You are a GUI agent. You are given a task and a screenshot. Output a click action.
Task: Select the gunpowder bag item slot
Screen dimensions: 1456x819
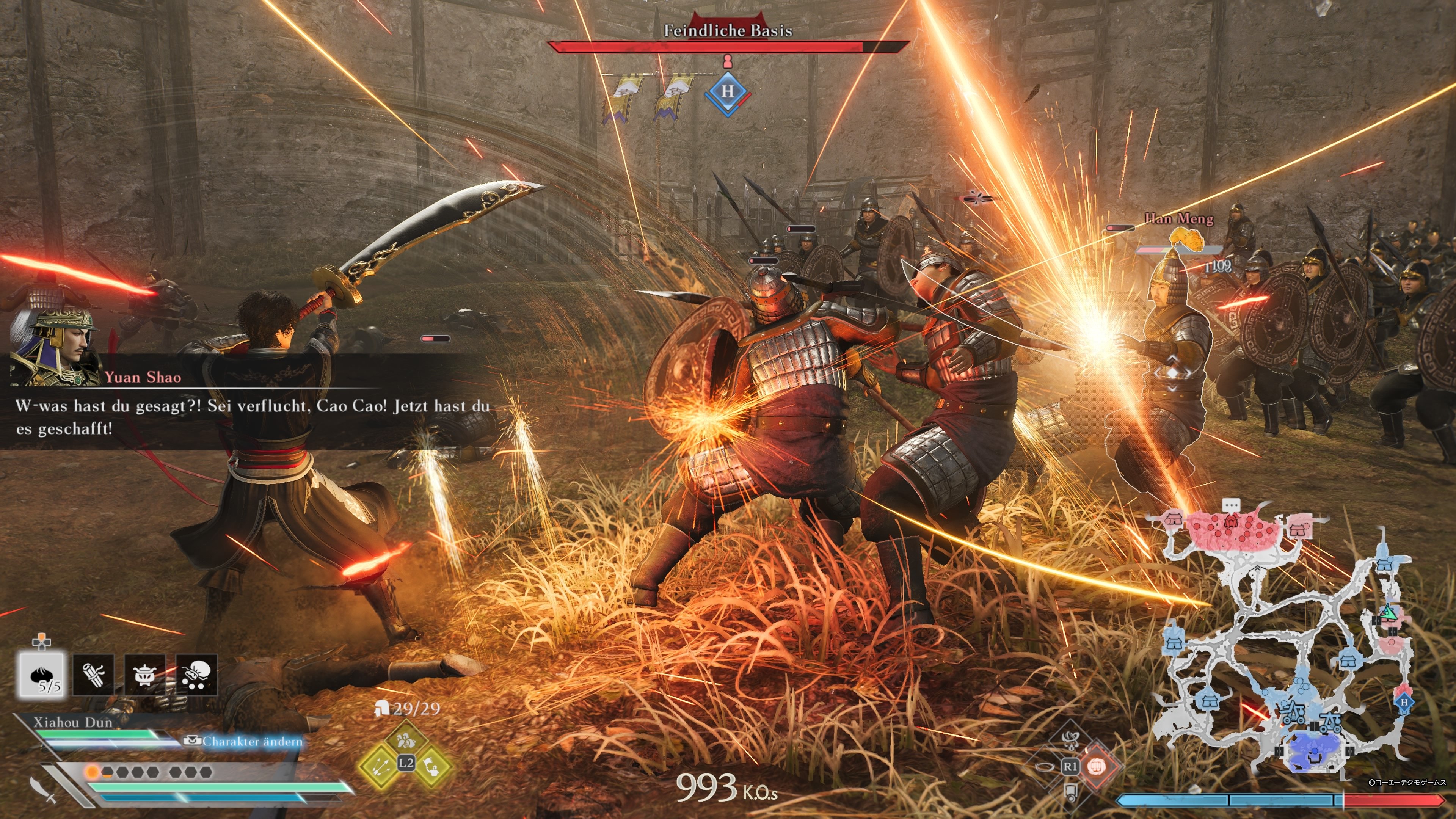(x=196, y=675)
